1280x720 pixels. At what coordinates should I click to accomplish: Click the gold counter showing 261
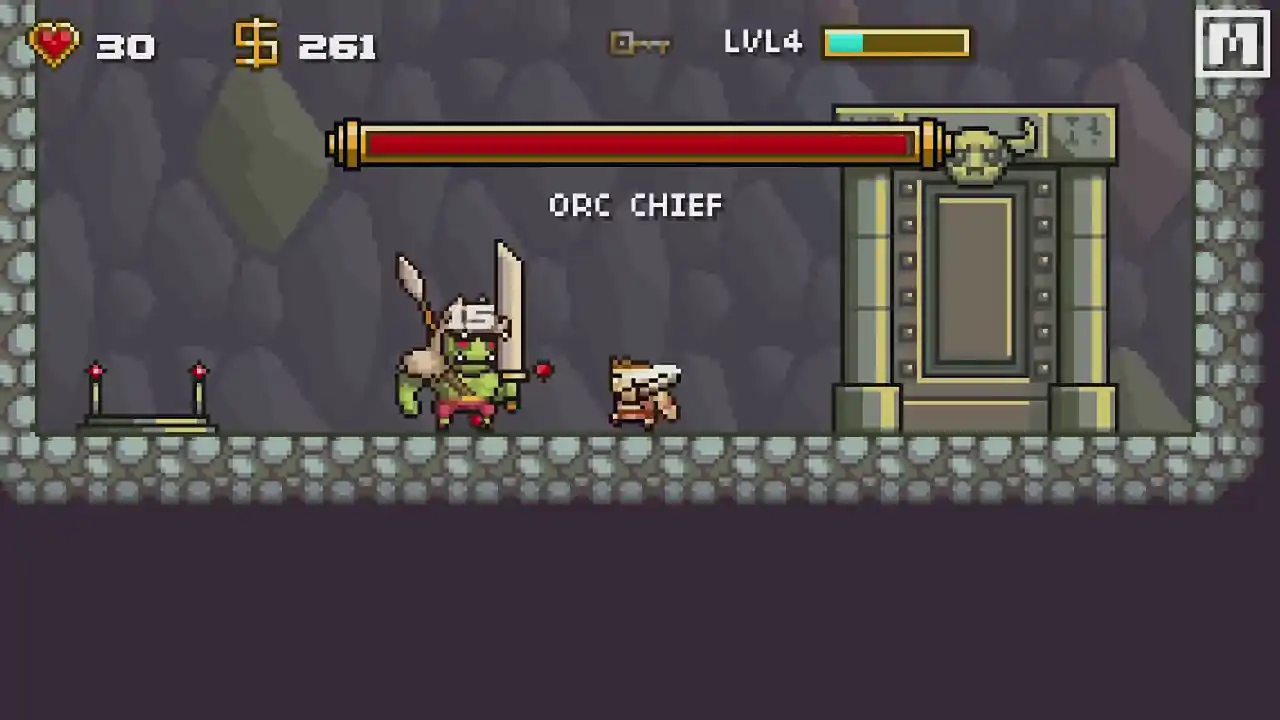336,46
